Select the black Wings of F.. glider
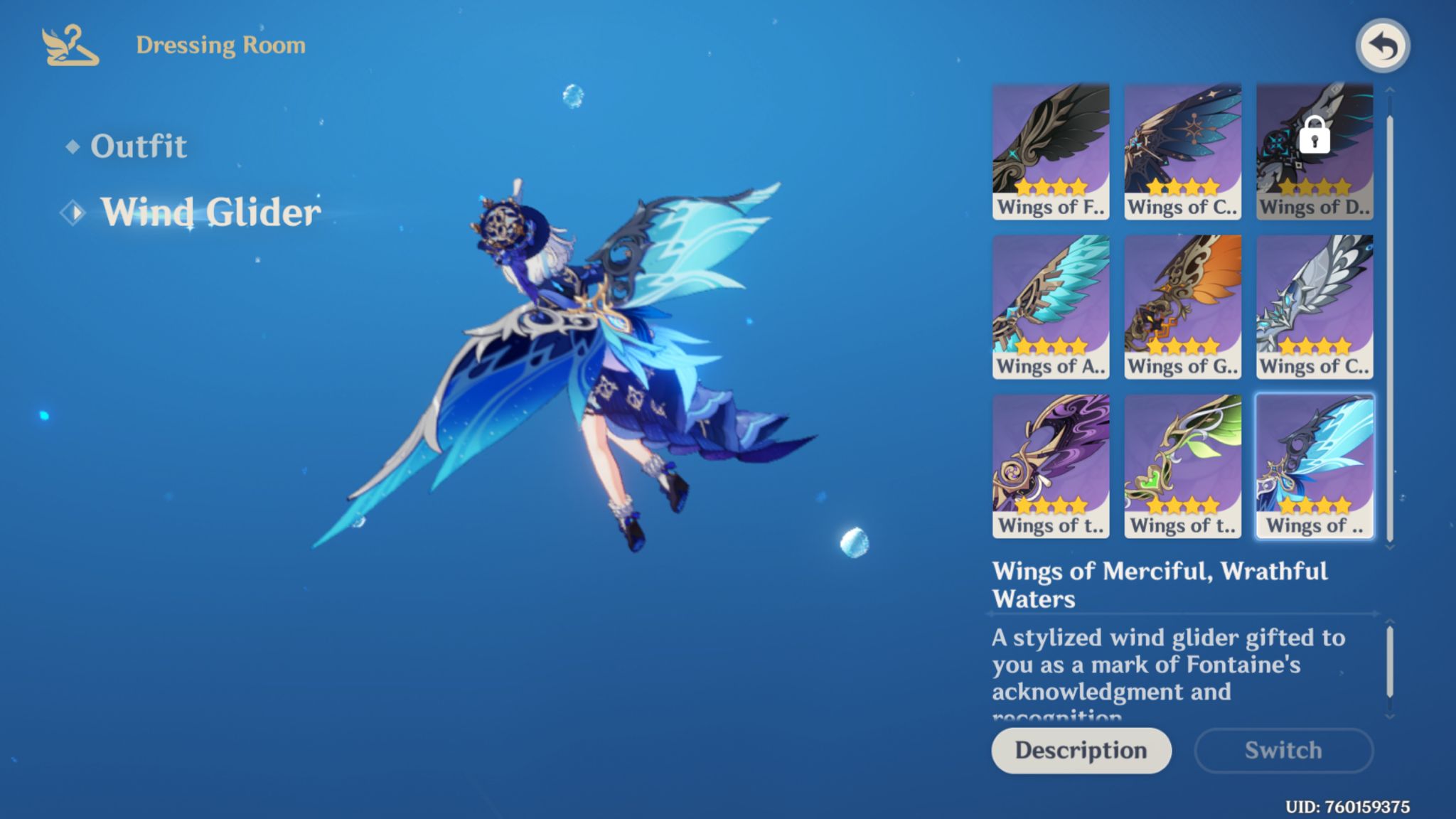Screen dimensions: 1456x819 (1051, 149)
